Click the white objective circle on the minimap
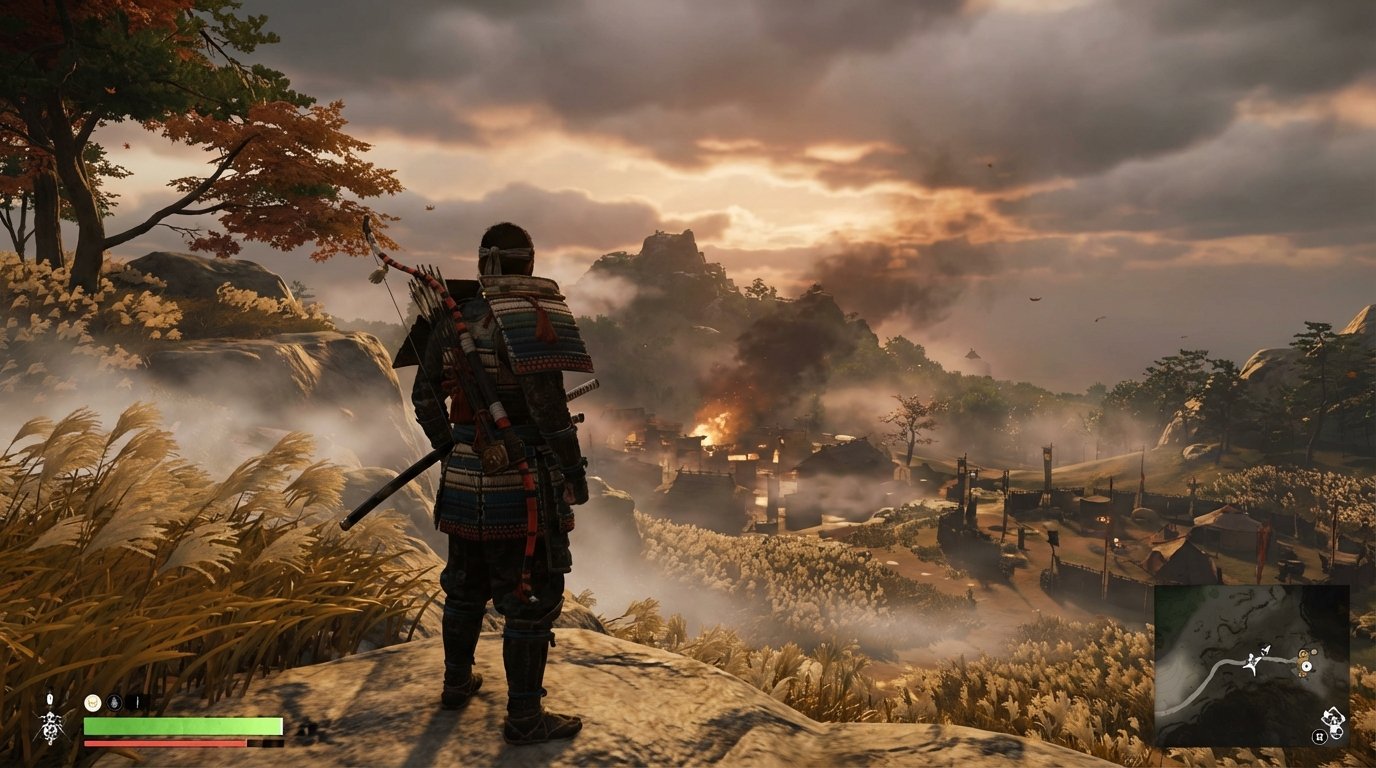Image resolution: width=1376 pixels, height=768 pixels. point(1307,666)
